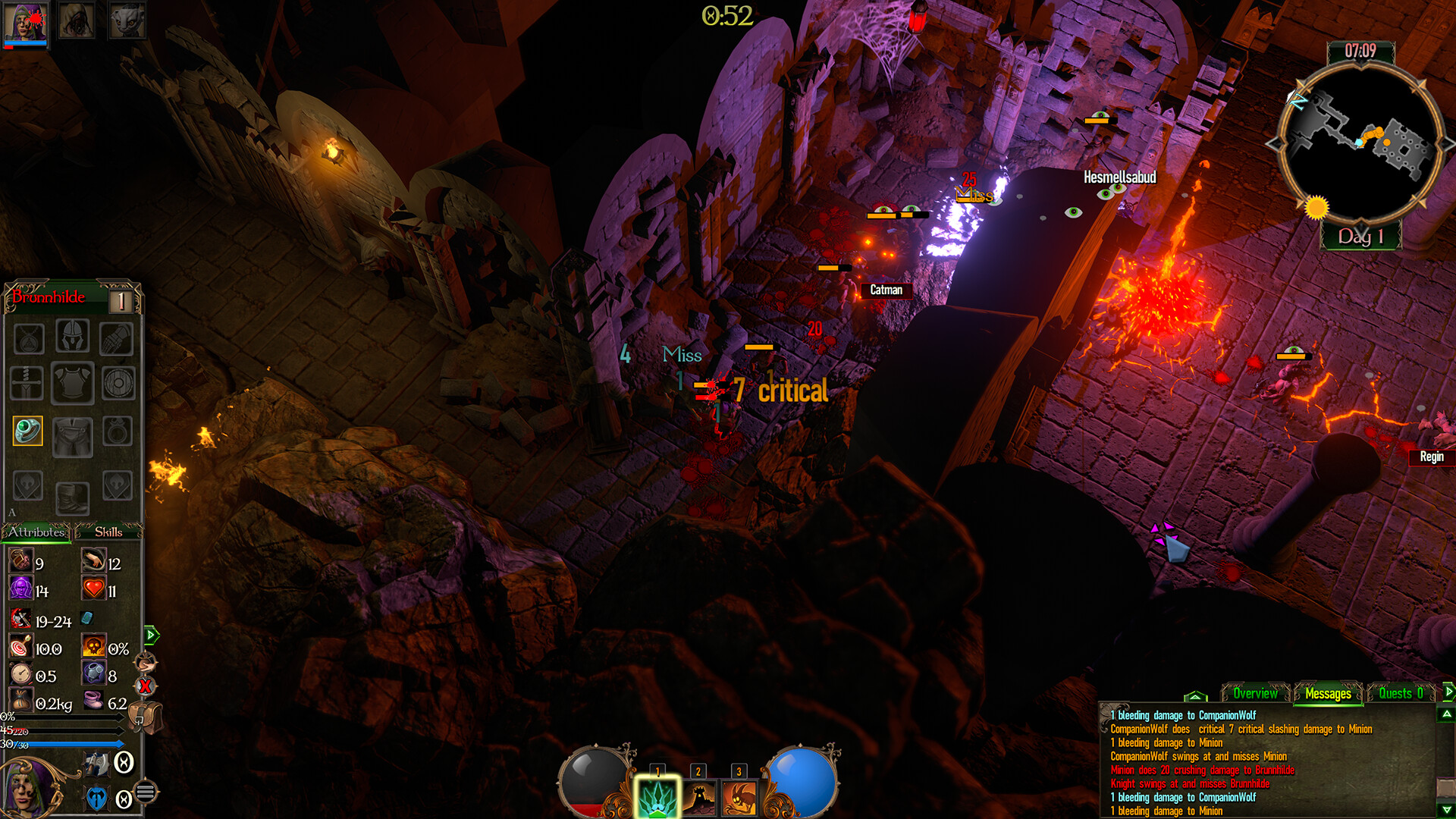Click the minimap in the top-right corner
This screenshot has height=819, width=1456.
[x=1361, y=148]
